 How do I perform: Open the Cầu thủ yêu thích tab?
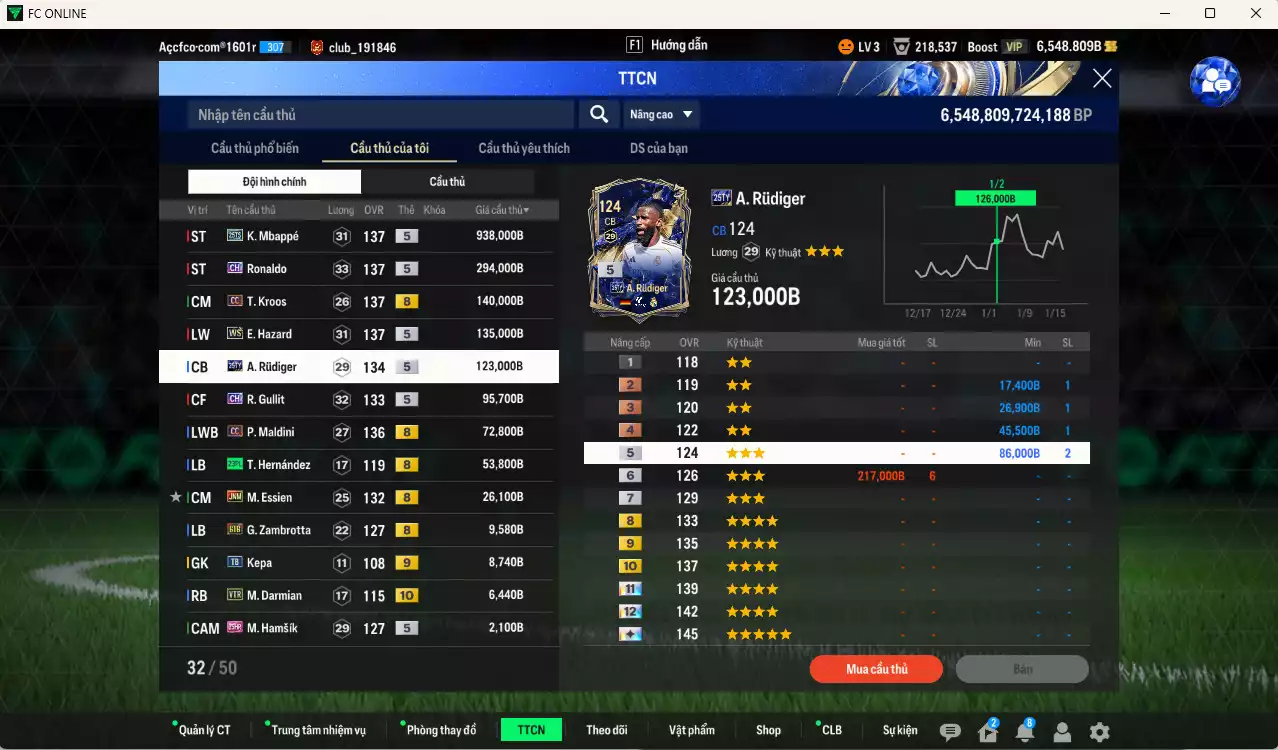pyautogui.click(x=524, y=148)
